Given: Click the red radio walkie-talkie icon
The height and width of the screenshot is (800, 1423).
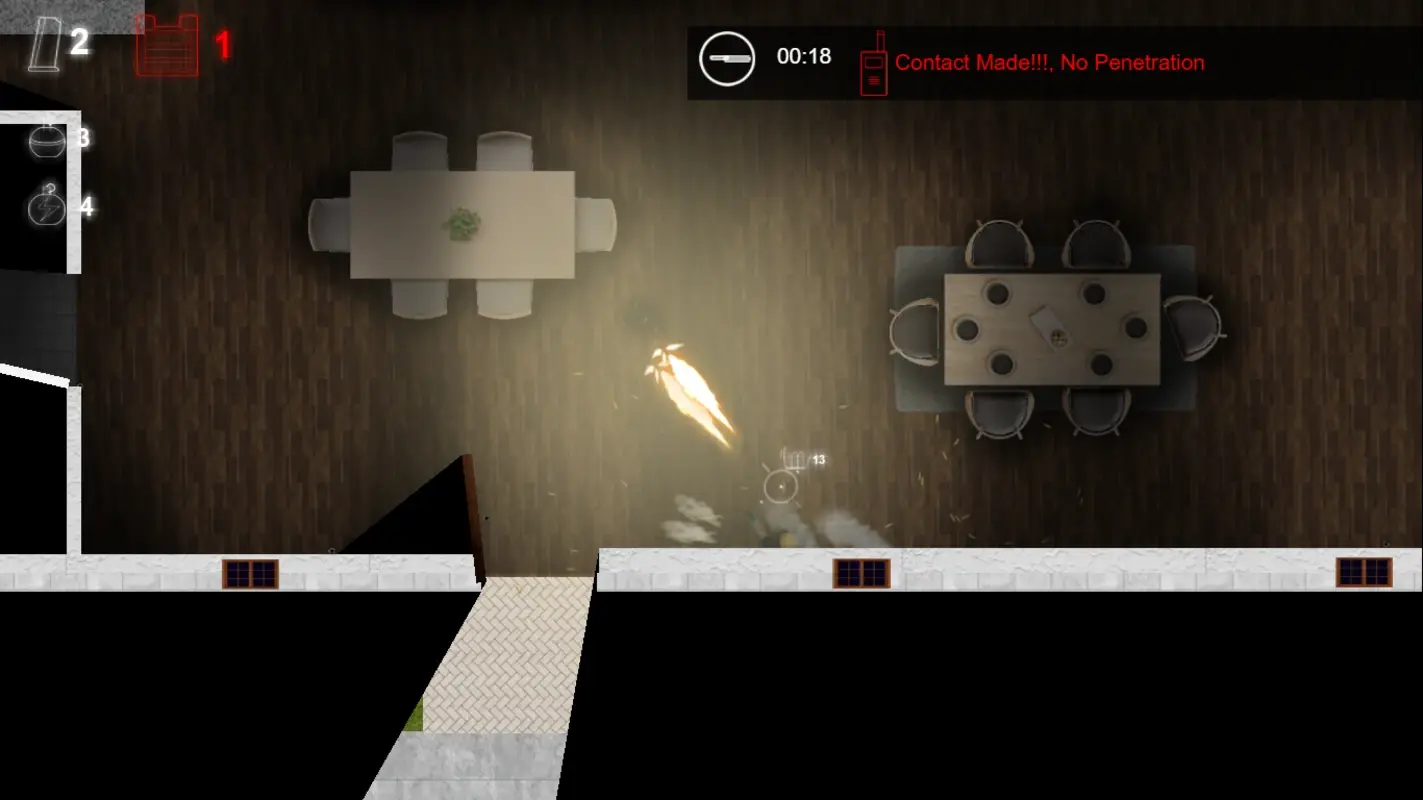Looking at the screenshot, I should pyautogui.click(x=872, y=64).
